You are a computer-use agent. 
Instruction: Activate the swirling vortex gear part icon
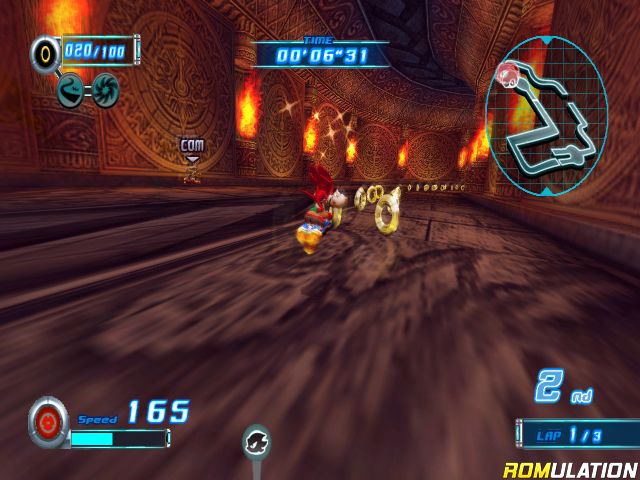click(x=105, y=90)
